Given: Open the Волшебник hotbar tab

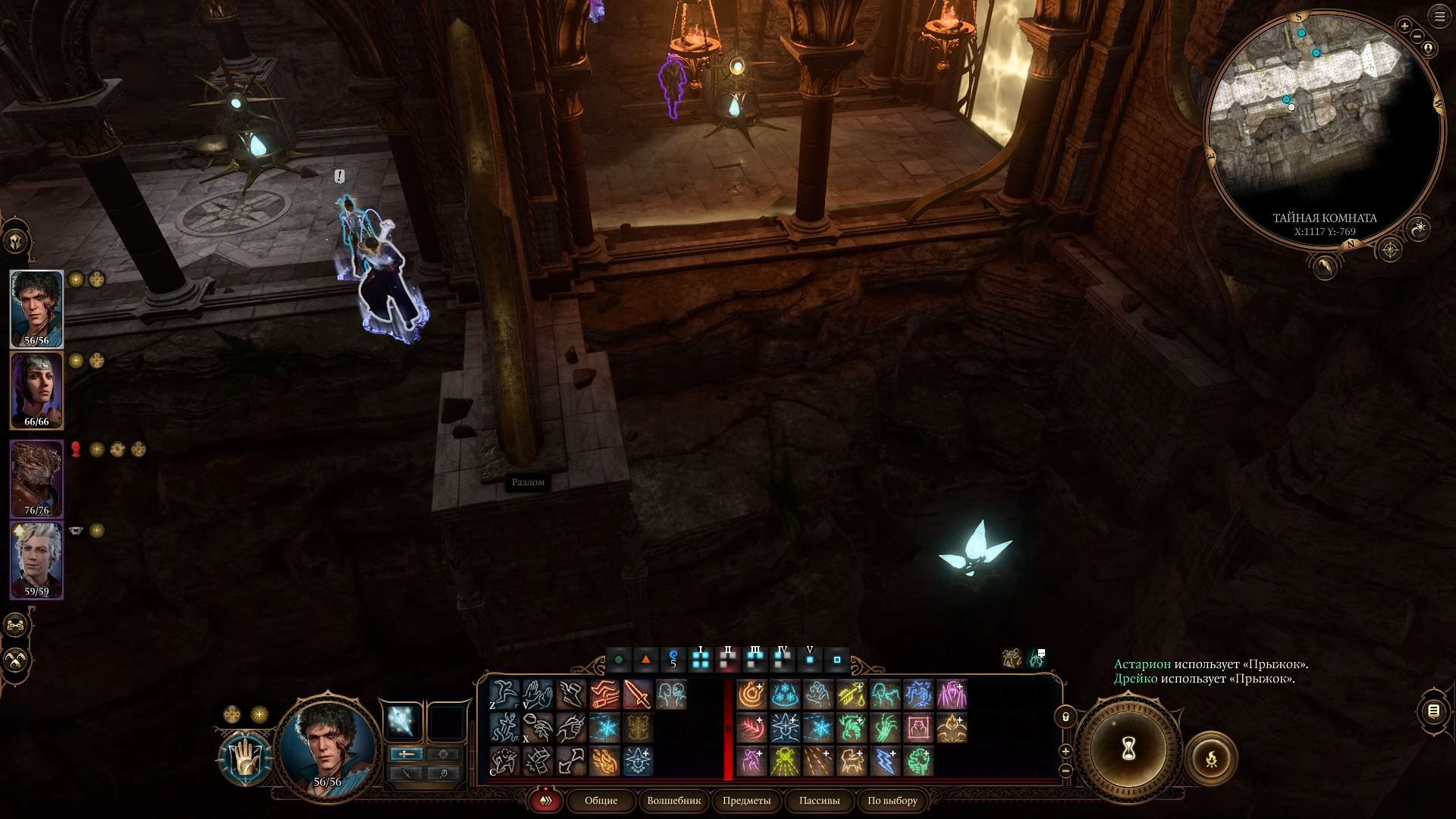Looking at the screenshot, I should pyautogui.click(x=673, y=801).
